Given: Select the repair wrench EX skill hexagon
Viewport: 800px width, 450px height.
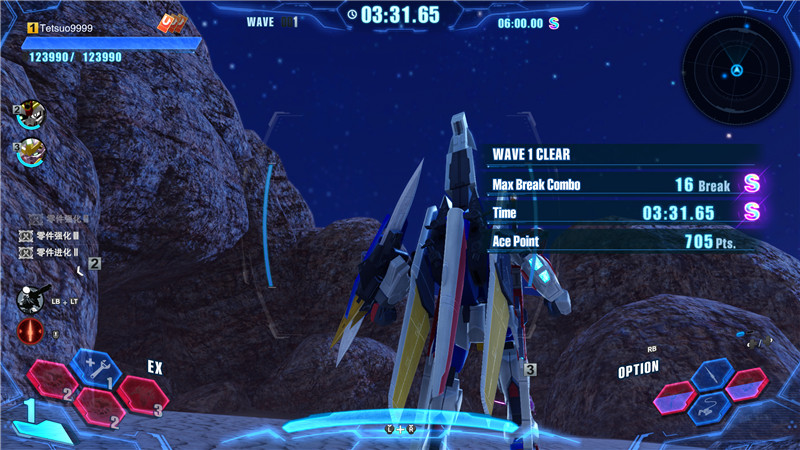Looking at the screenshot, I should [97, 368].
